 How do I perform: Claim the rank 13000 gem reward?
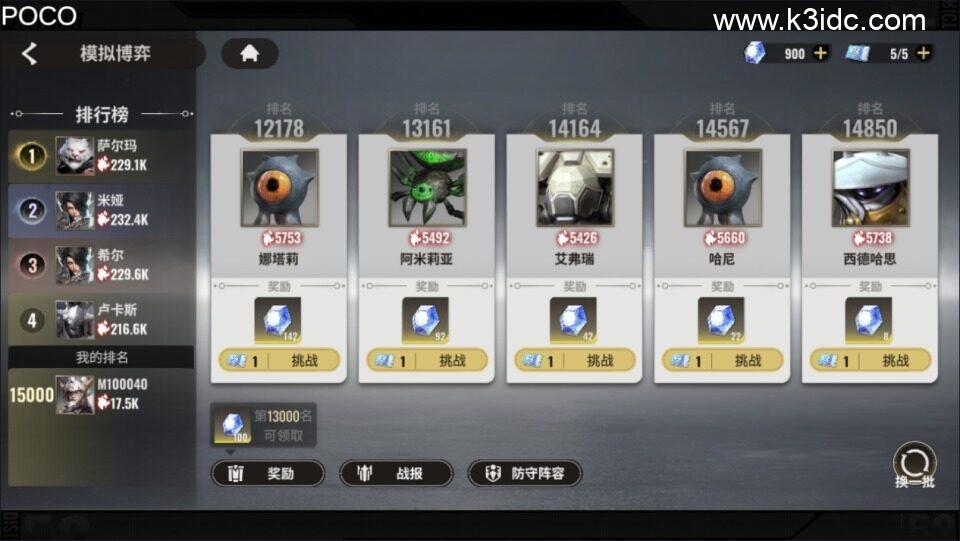click(x=234, y=427)
